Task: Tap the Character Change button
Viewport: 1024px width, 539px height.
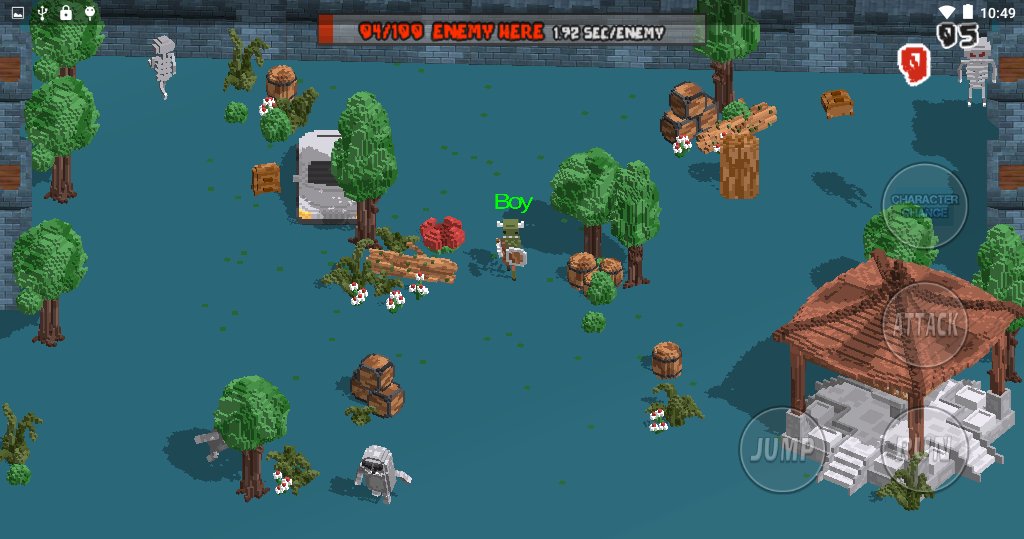Action: coord(924,205)
